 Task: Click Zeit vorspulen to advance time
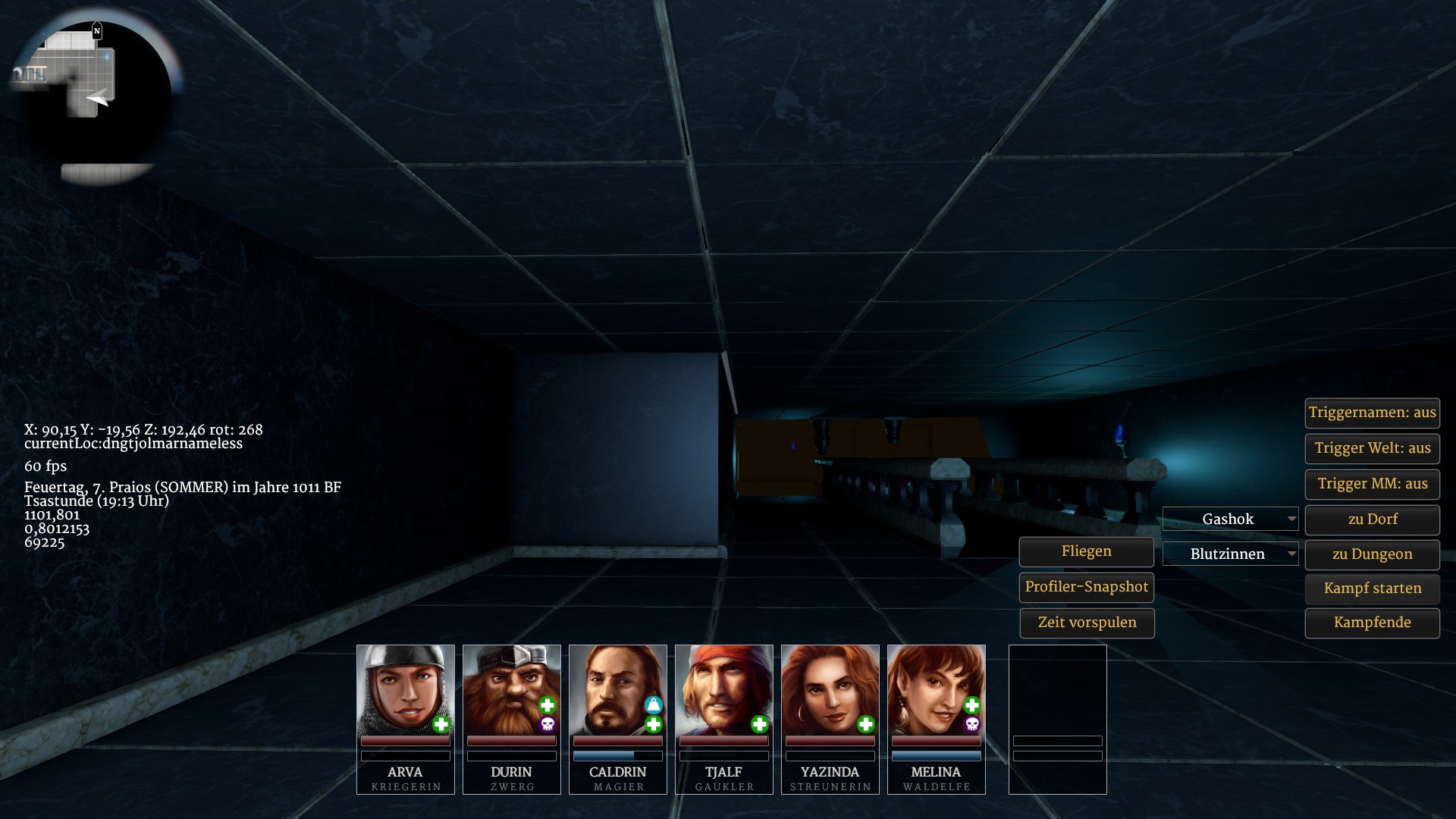tap(1086, 623)
